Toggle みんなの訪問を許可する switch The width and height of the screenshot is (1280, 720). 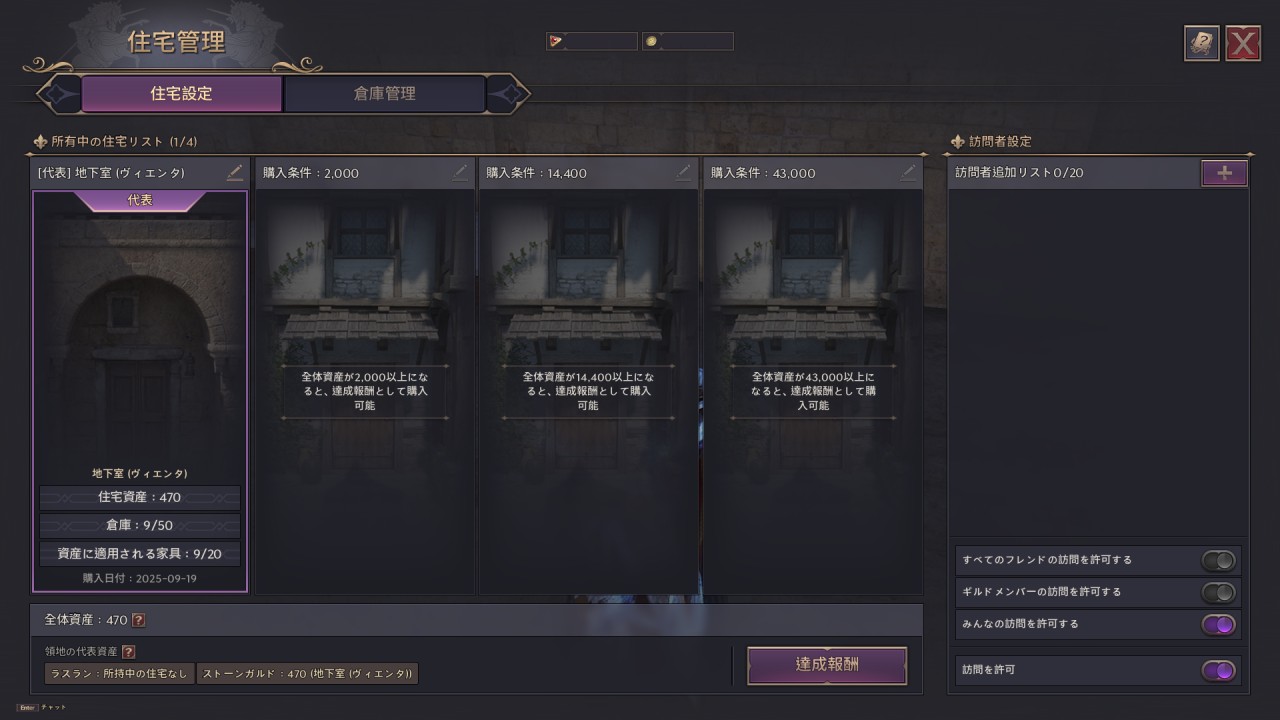coord(1219,624)
